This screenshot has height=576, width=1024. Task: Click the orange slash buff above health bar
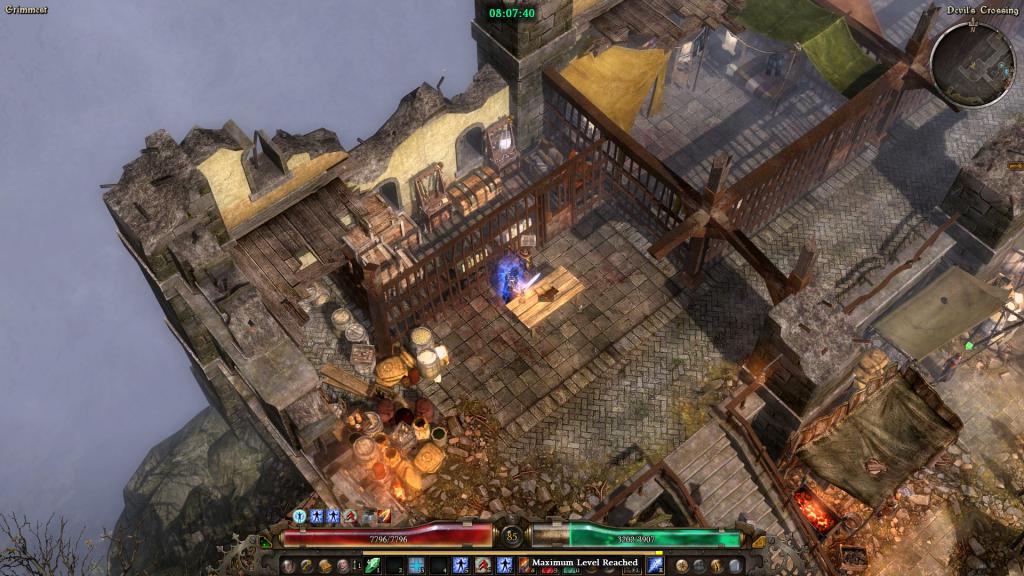tap(384, 516)
